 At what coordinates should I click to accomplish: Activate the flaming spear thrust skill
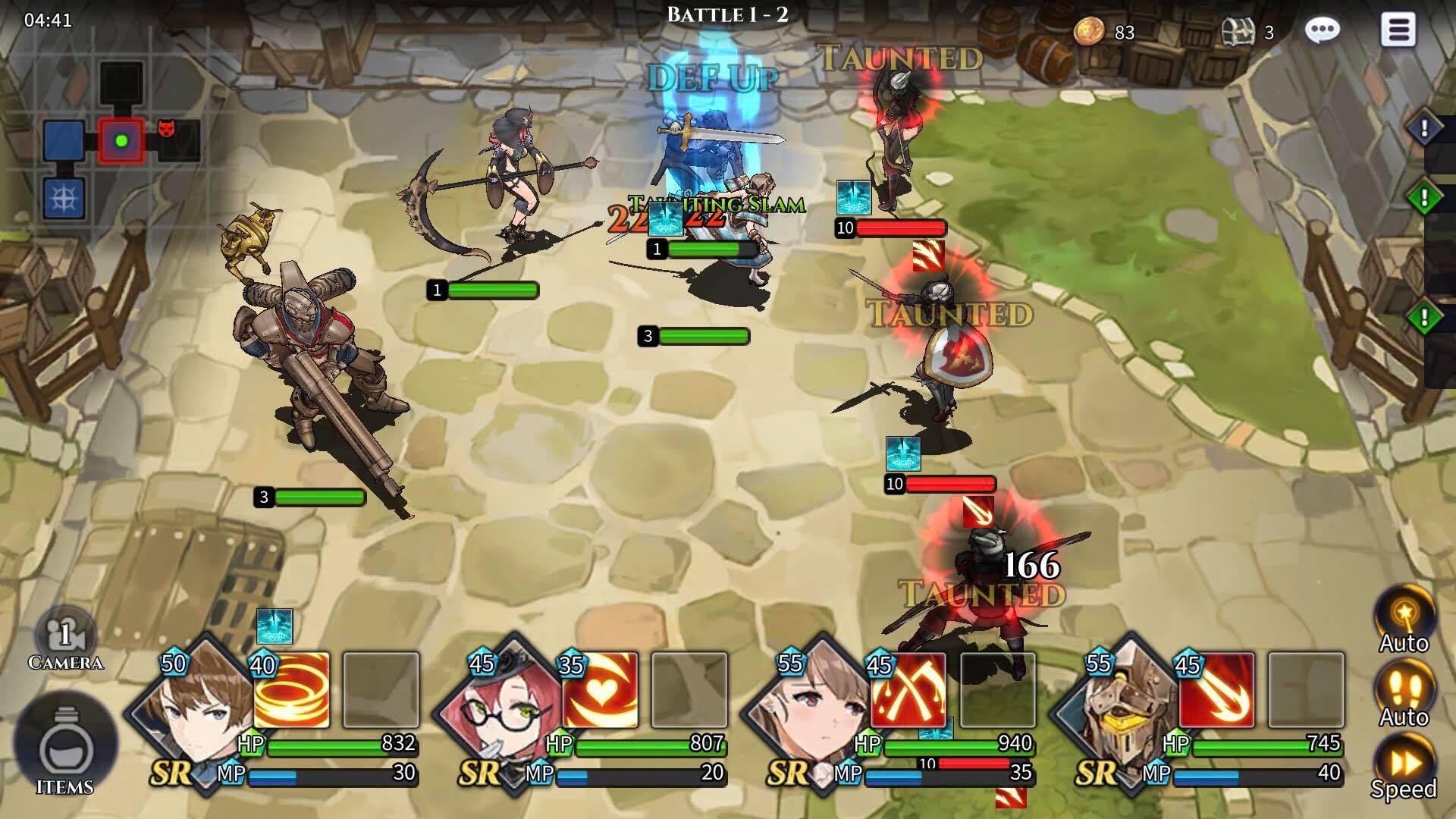click(x=1217, y=690)
